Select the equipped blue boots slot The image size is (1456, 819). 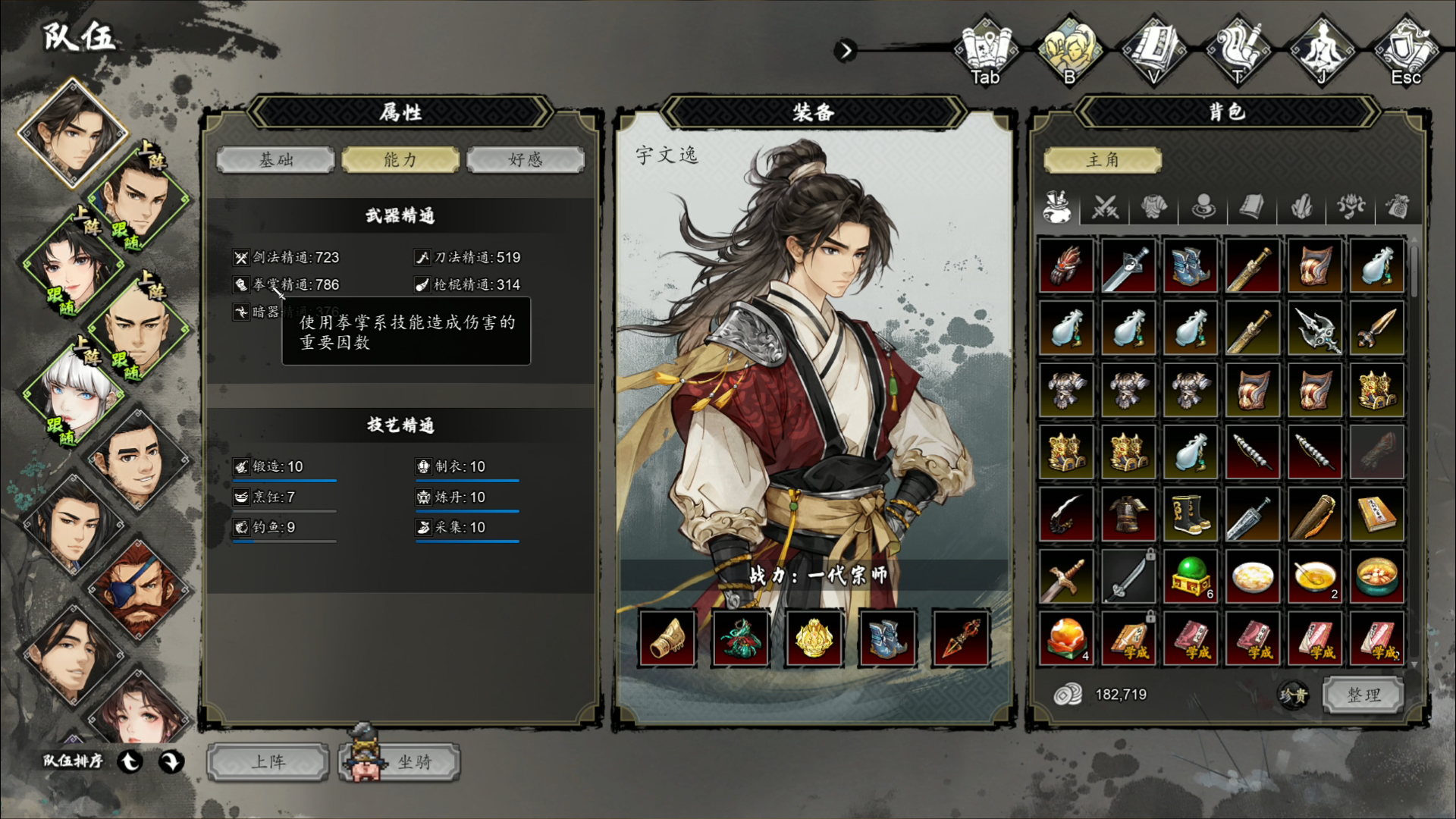[x=887, y=639]
